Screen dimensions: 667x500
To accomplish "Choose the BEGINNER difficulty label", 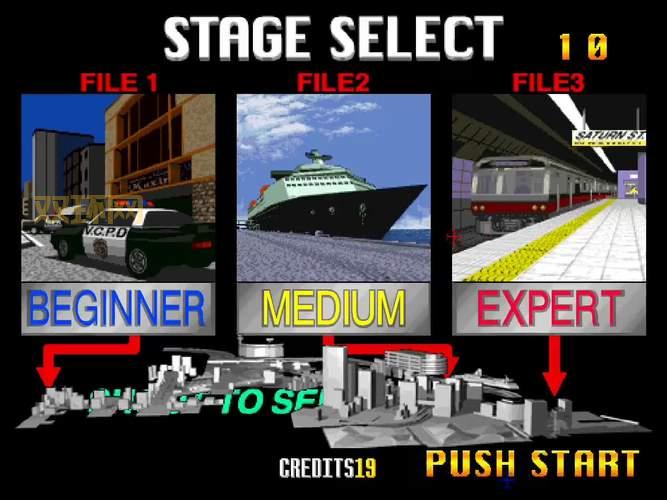I will (x=118, y=309).
